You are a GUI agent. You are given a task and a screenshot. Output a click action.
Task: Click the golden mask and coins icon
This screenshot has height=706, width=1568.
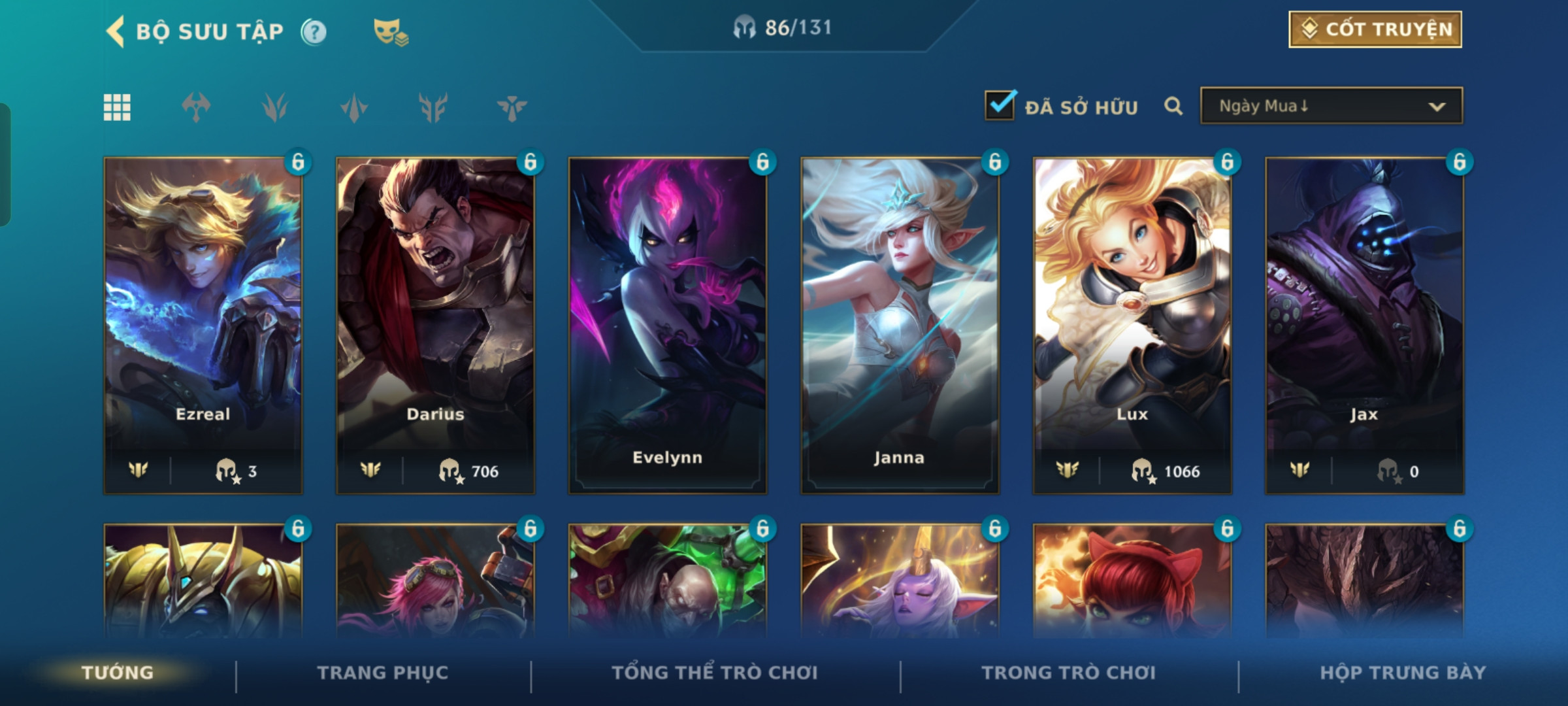click(390, 31)
